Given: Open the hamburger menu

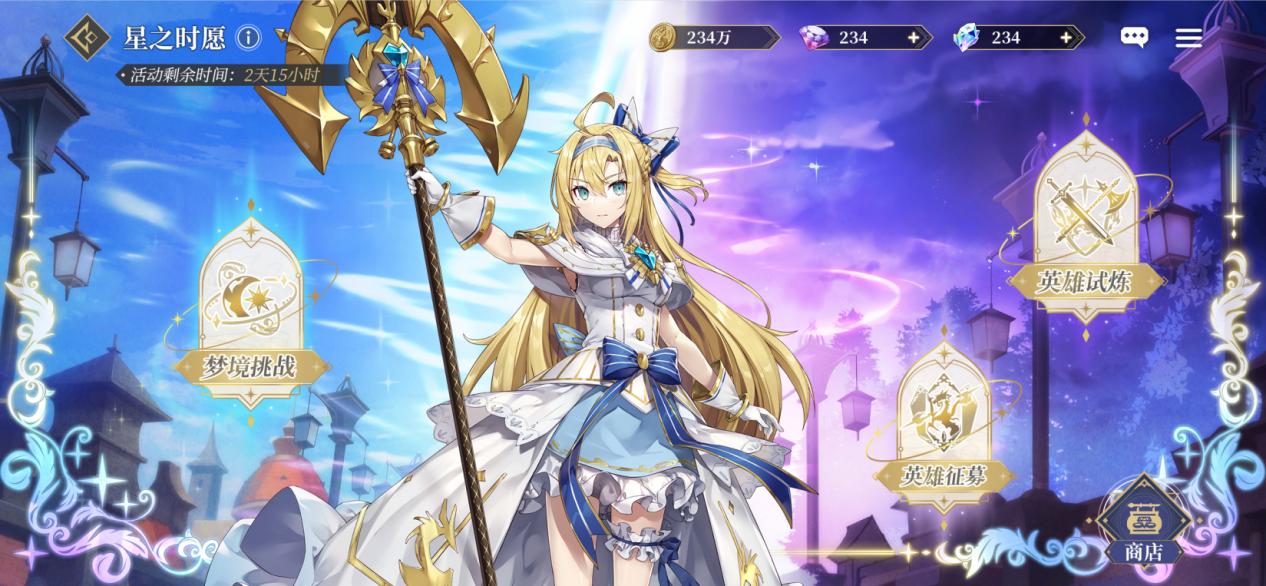Looking at the screenshot, I should coord(1188,38).
